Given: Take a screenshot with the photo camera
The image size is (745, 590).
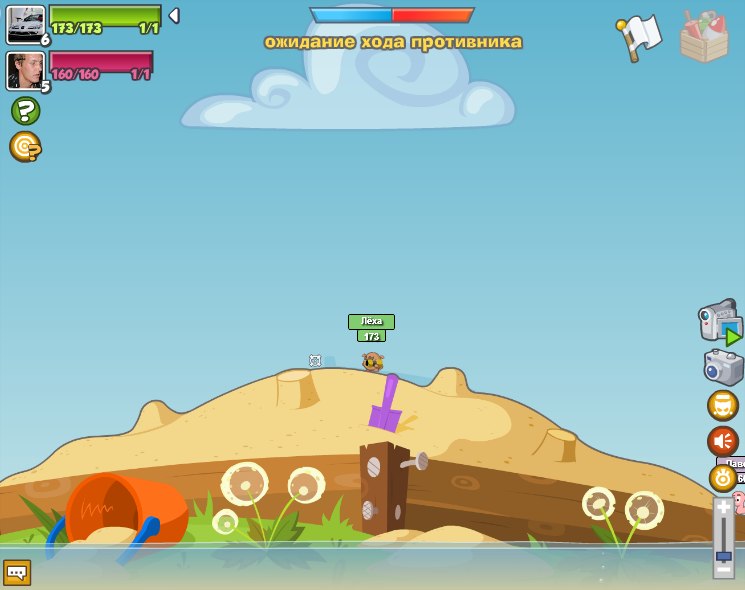Looking at the screenshot, I should 723,367.
